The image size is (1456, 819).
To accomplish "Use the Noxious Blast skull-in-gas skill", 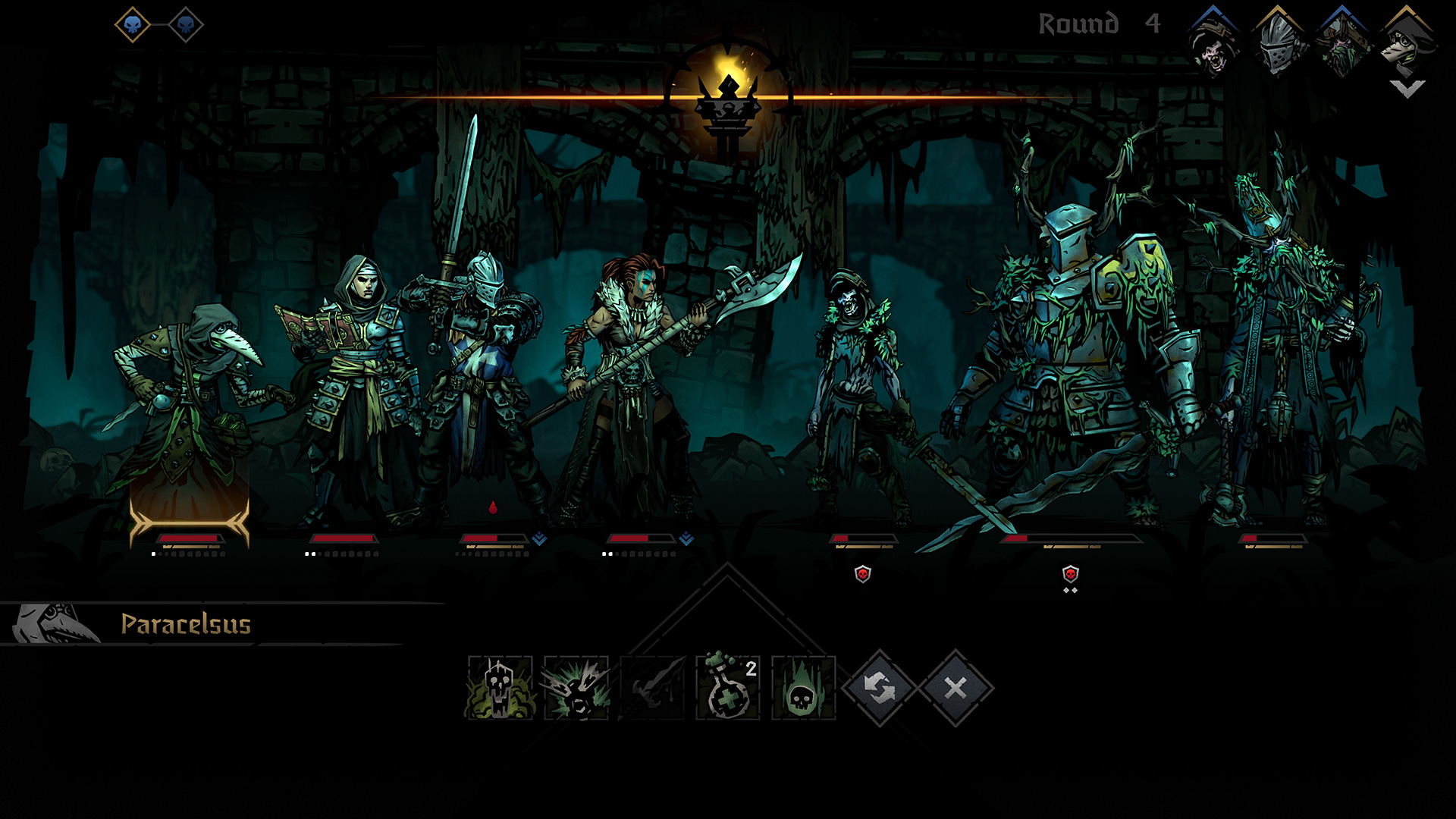I will 500,688.
